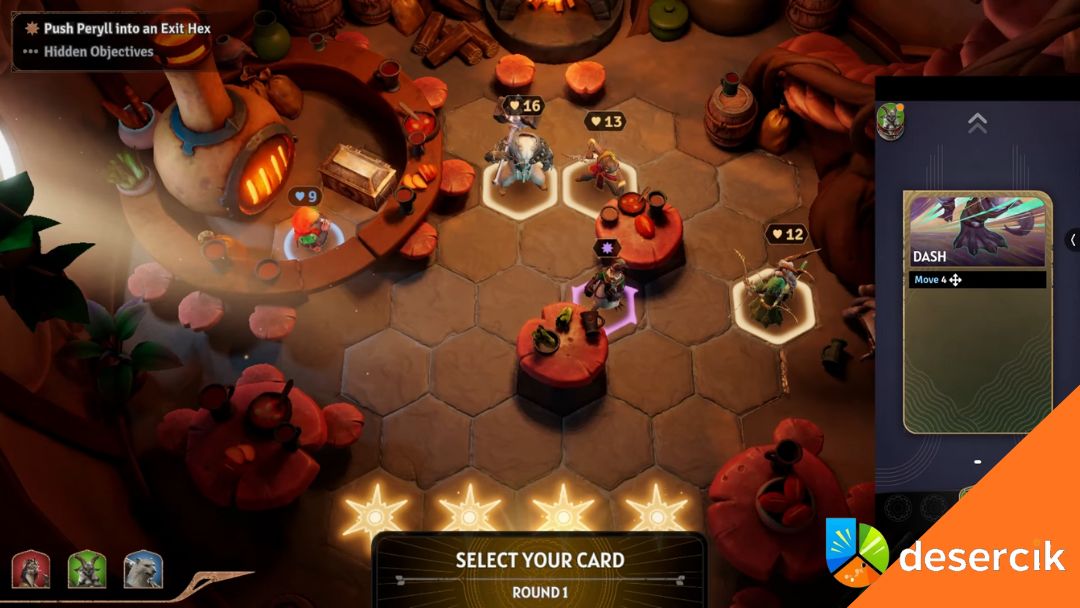Select the character avatar atop the card panel
Image resolution: width=1080 pixels, height=608 pixels.
coord(890,120)
